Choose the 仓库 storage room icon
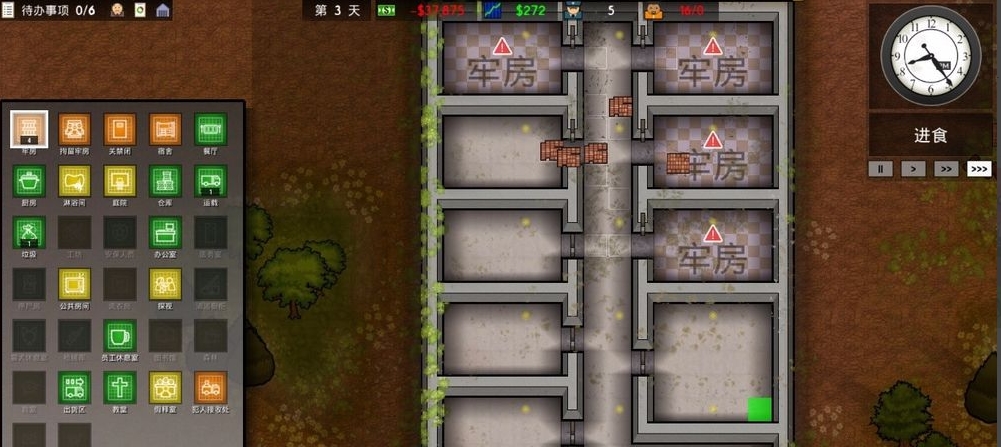The width and height of the screenshot is (1001, 447). [x=165, y=181]
